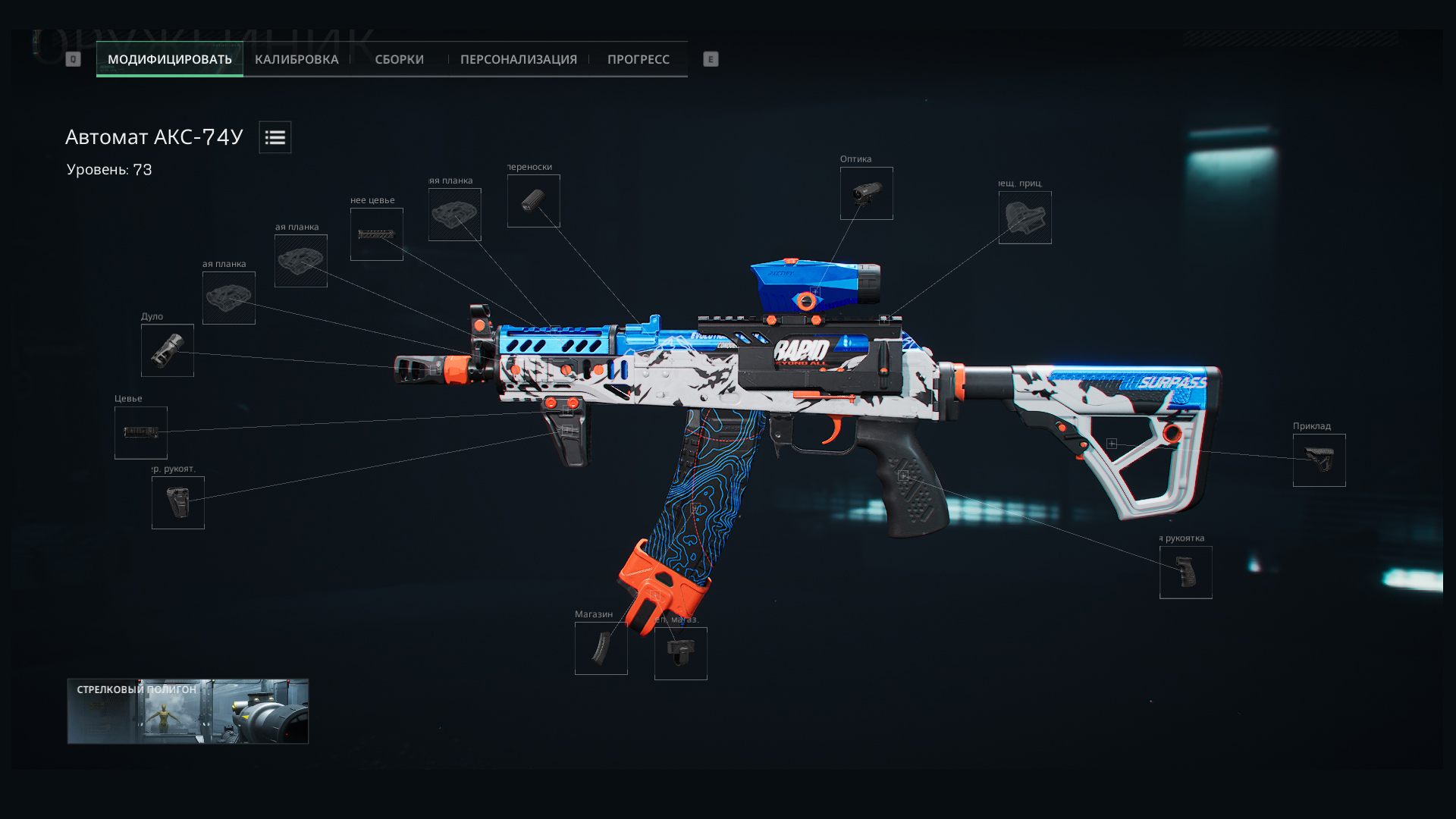This screenshot has width=1456, height=819.
Task: Select the Дуло muzzle attachment slot
Action: (167, 350)
